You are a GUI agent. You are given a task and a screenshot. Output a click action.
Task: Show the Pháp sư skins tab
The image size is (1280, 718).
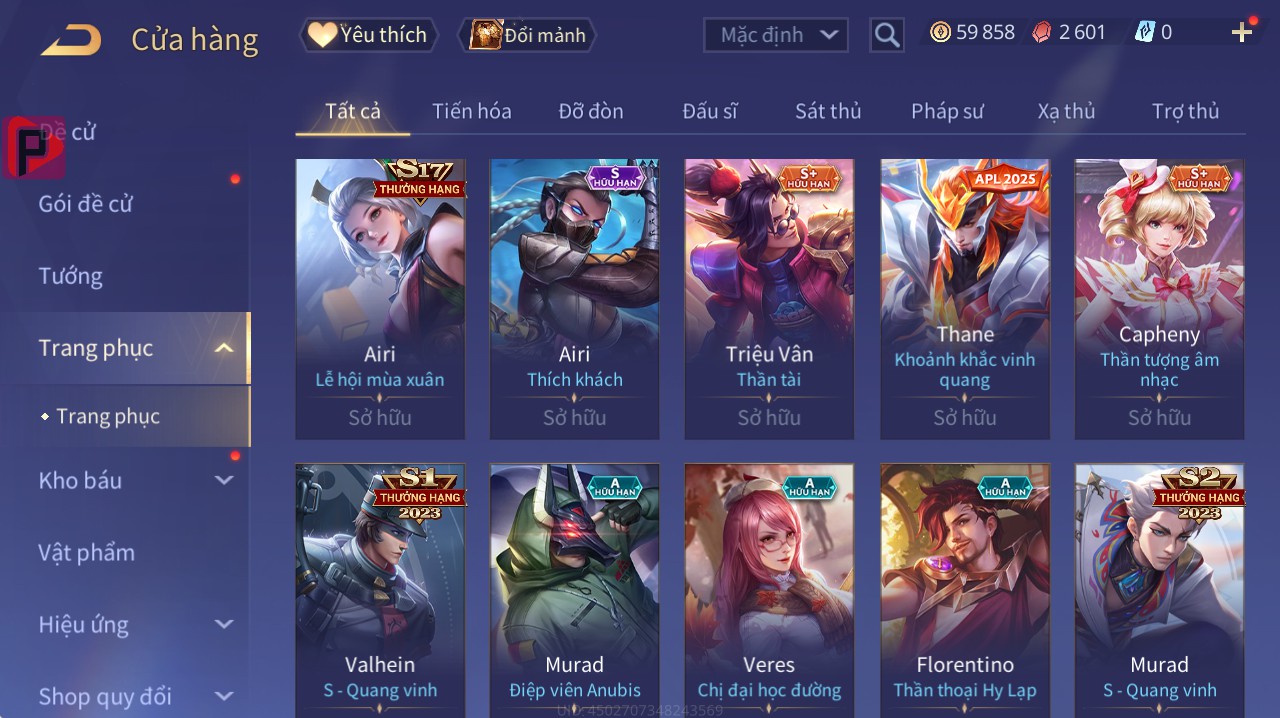[x=947, y=111]
